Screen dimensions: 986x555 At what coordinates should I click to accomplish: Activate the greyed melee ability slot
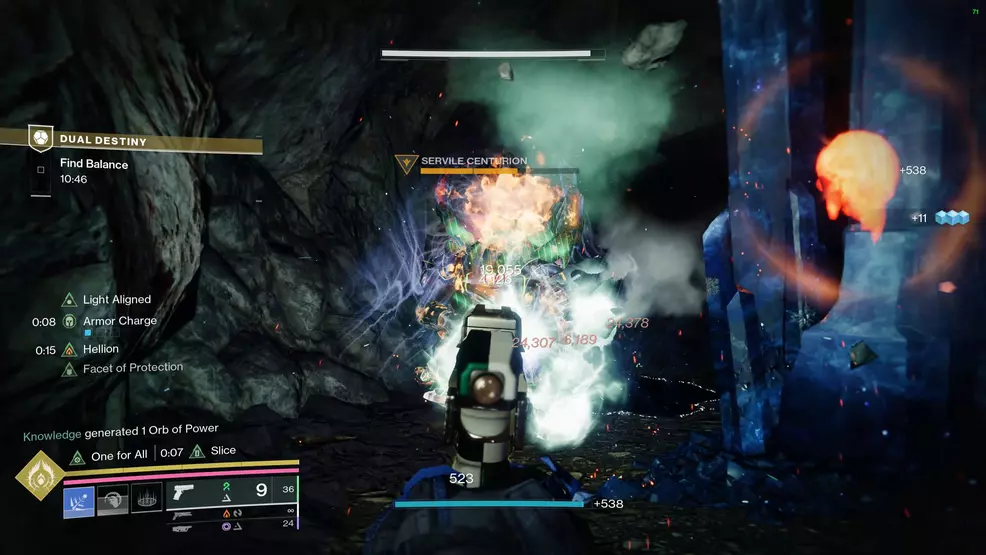pyautogui.click(x=113, y=500)
